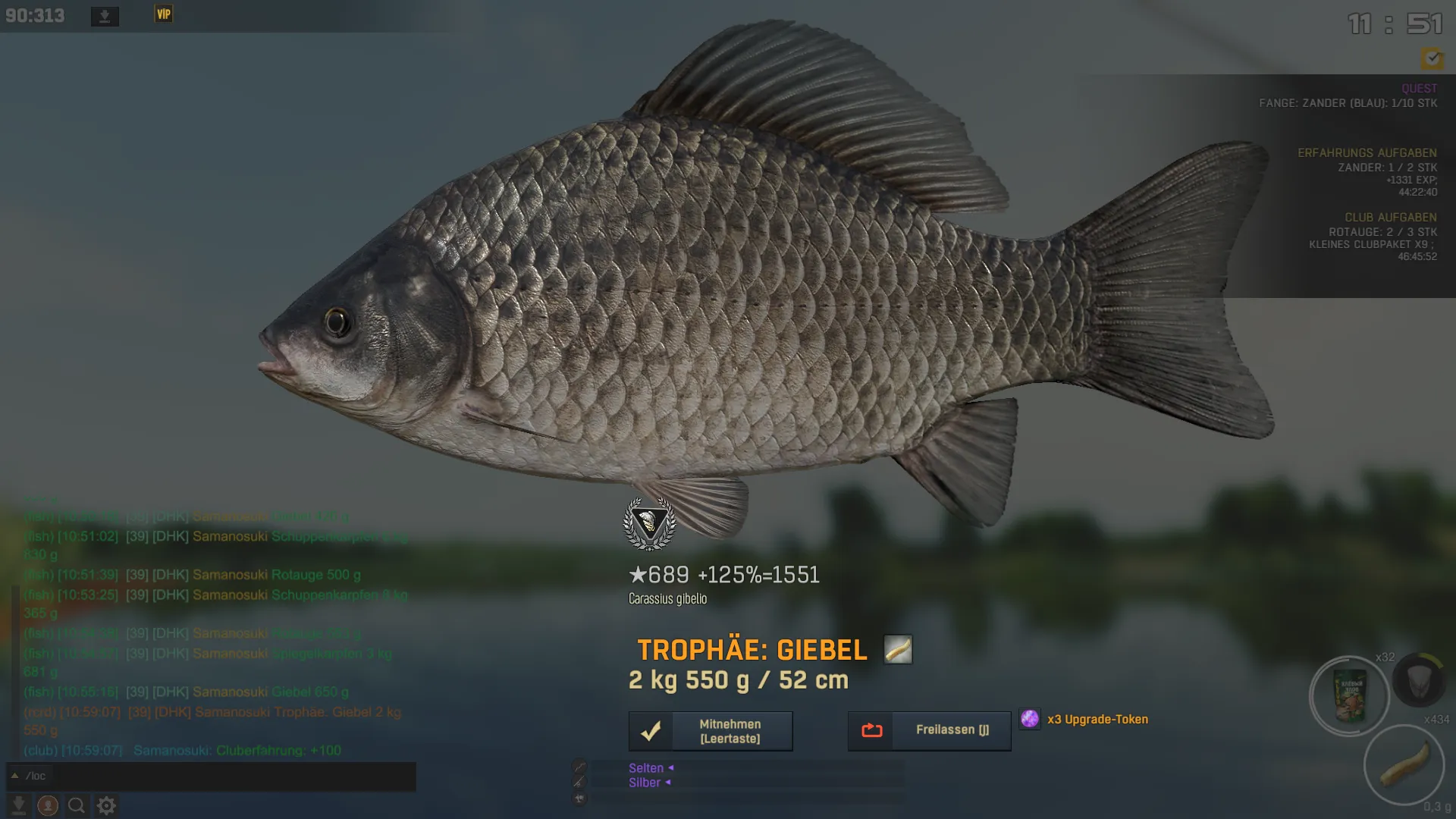The image size is (1456, 819).
Task: Click the download icon next to the VIP badge
Action: [x=105, y=16]
